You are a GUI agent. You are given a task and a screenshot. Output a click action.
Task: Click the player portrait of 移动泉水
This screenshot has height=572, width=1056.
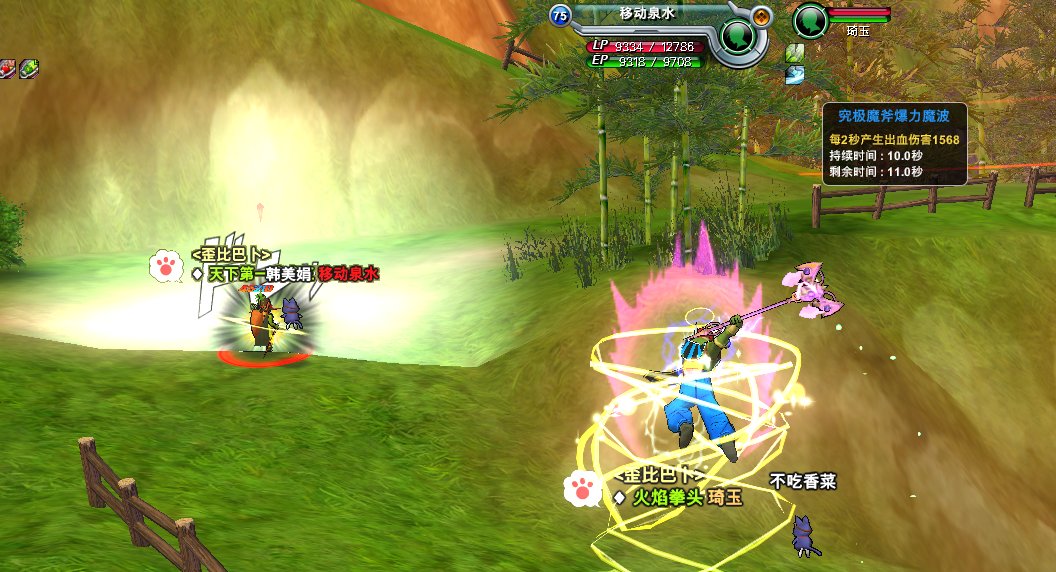pos(739,37)
